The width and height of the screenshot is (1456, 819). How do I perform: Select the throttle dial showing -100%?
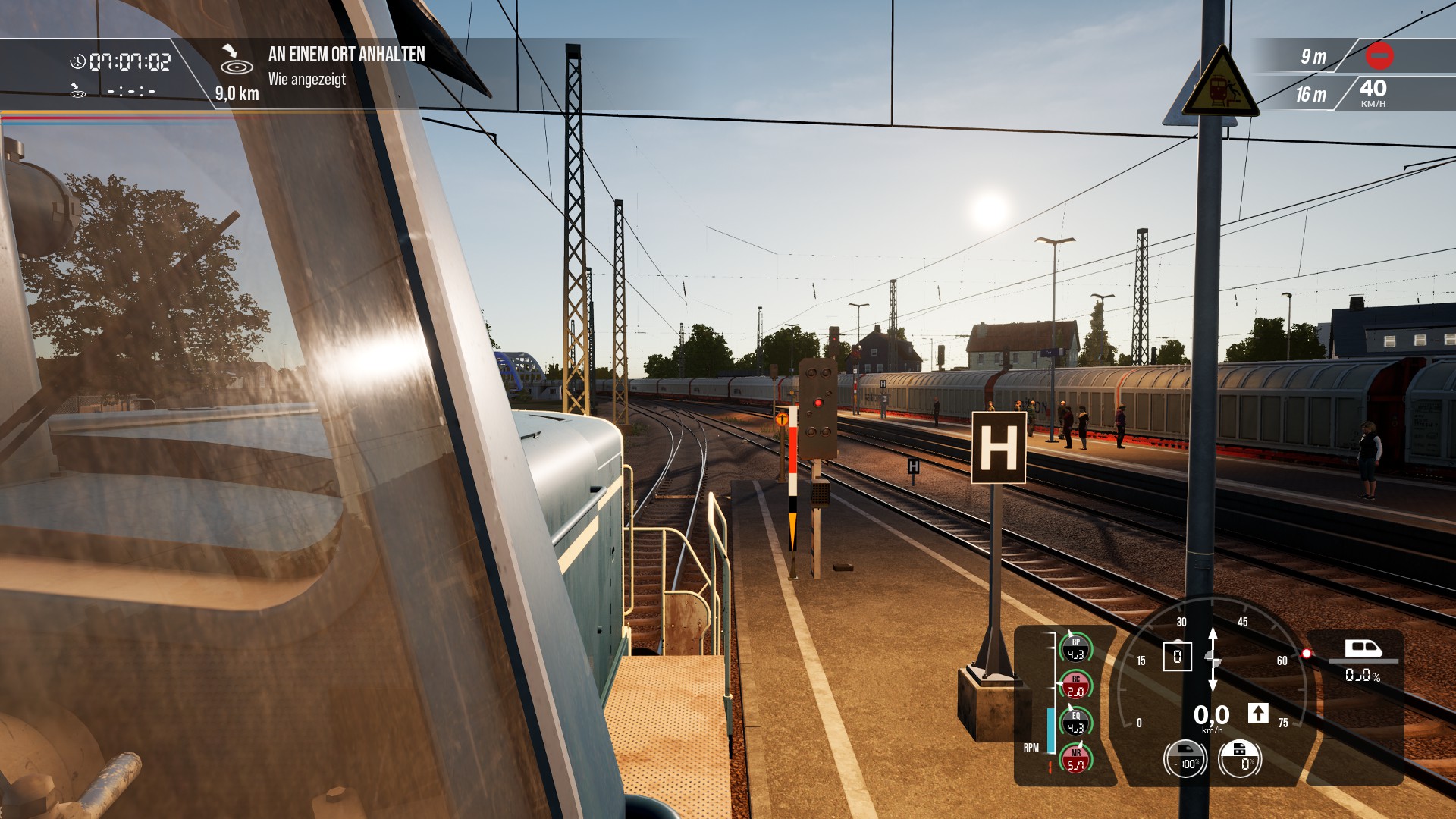coord(1185,759)
